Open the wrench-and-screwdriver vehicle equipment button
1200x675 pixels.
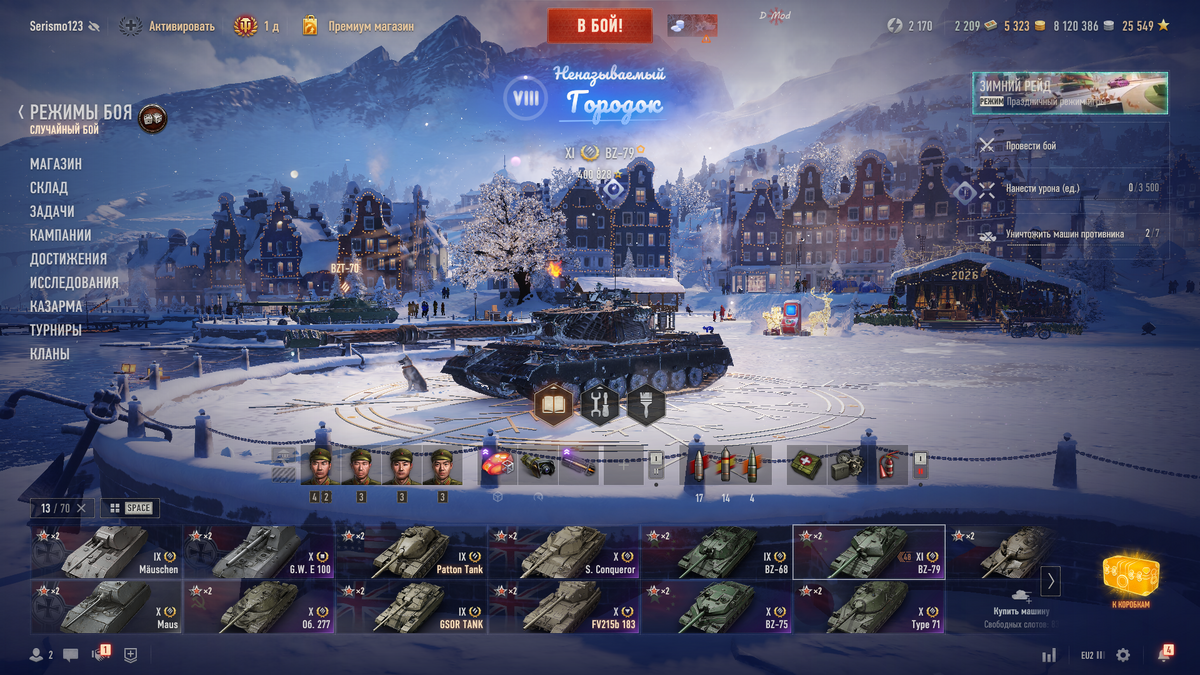coord(599,405)
